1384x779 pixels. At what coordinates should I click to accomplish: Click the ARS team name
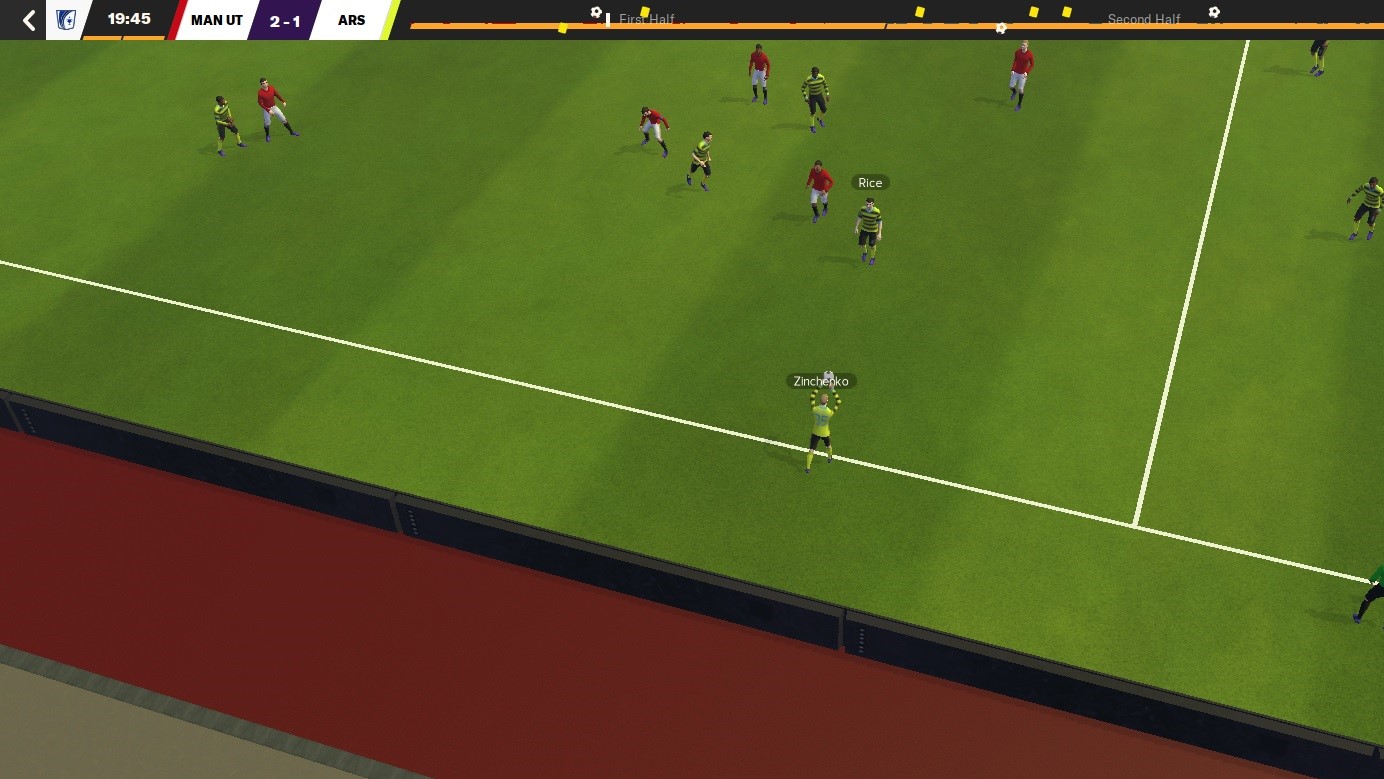351,19
